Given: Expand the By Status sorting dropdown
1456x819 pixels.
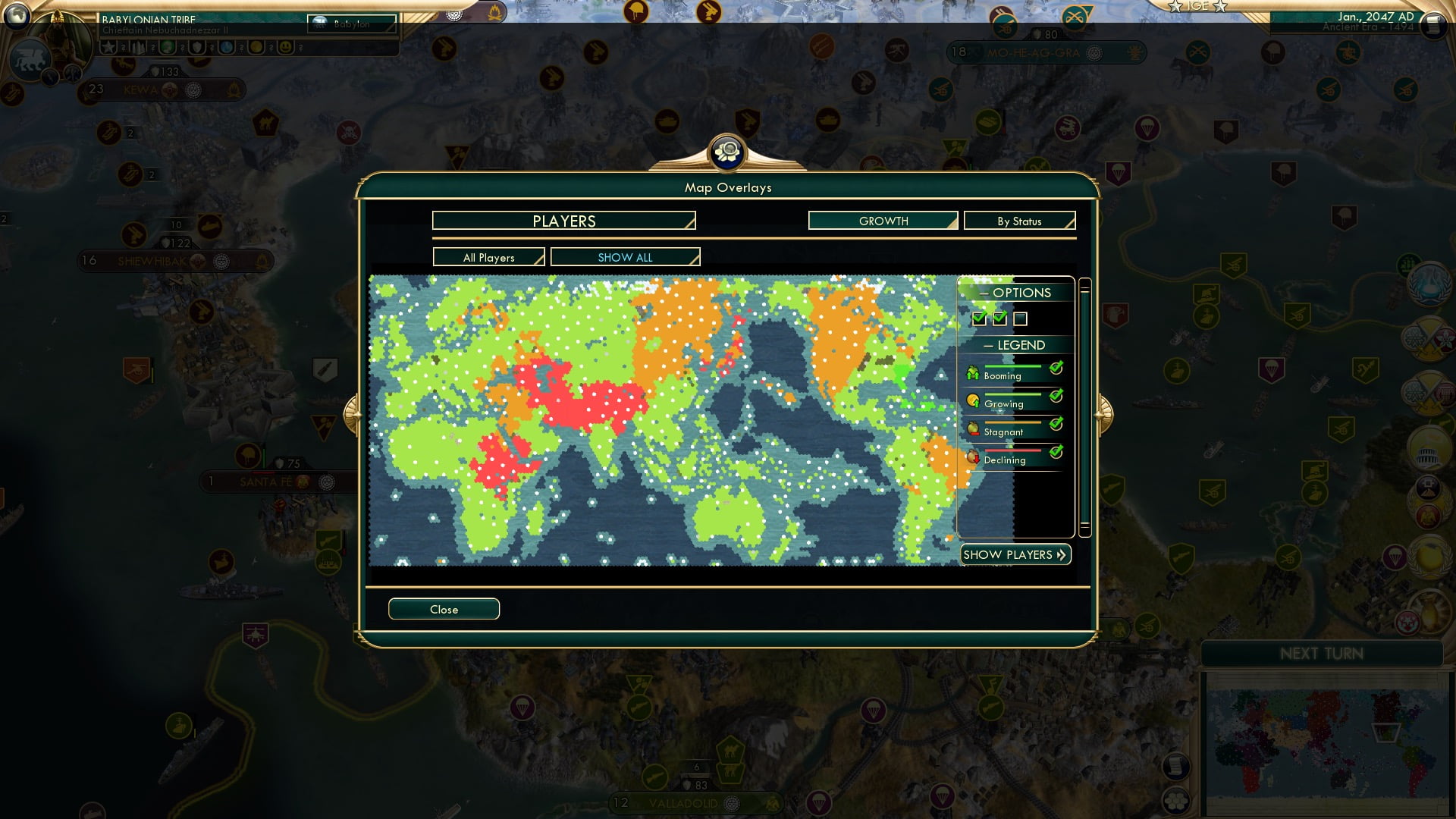Looking at the screenshot, I should pyautogui.click(x=1019, y=221).
